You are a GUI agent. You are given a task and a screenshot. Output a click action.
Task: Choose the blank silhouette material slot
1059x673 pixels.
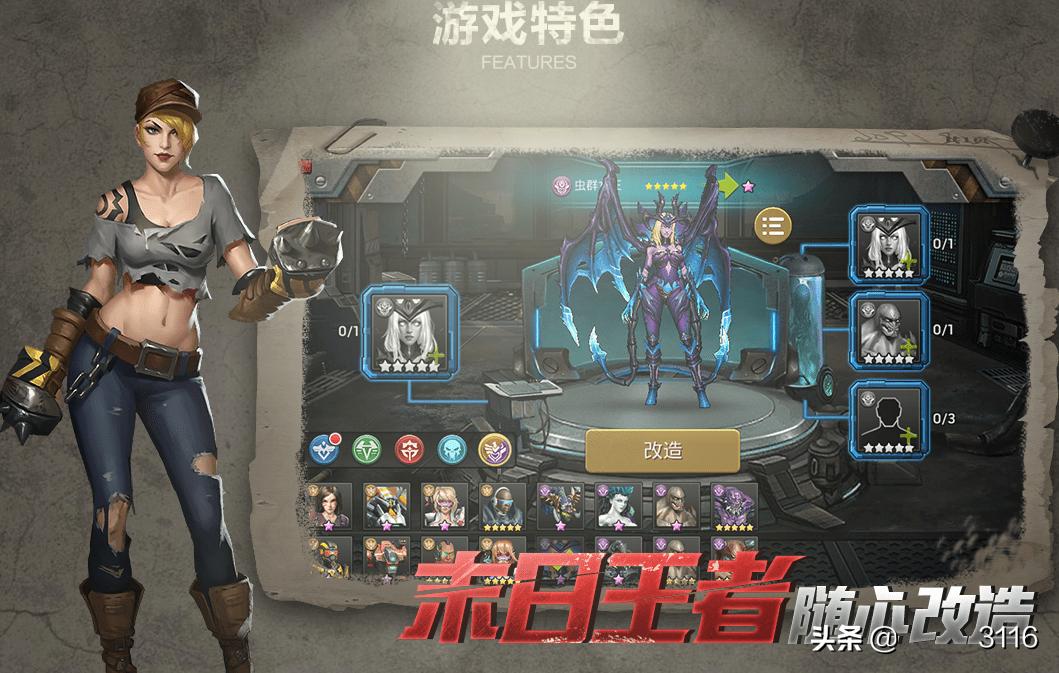click(x=889, y=419)
